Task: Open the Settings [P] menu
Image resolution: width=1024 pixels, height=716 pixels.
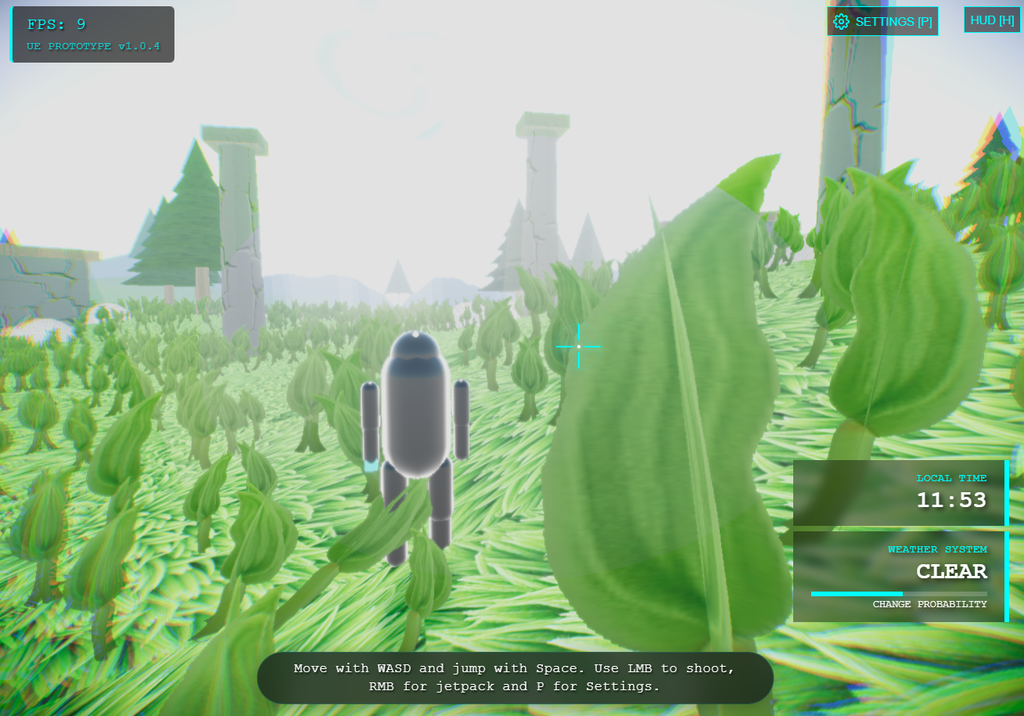Action: (883, 21)
